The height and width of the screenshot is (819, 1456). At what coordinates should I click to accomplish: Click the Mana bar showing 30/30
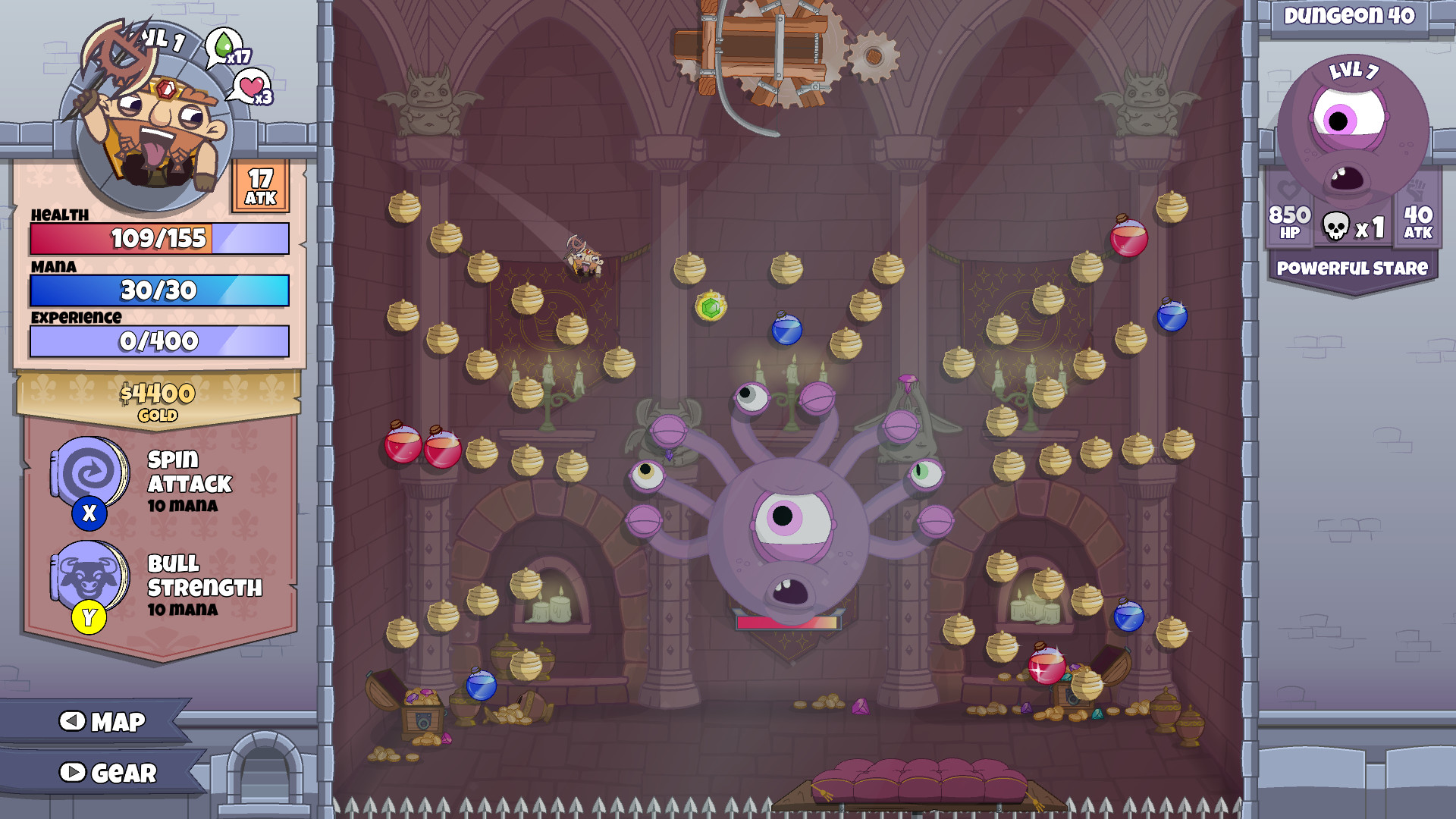(158, 290)
